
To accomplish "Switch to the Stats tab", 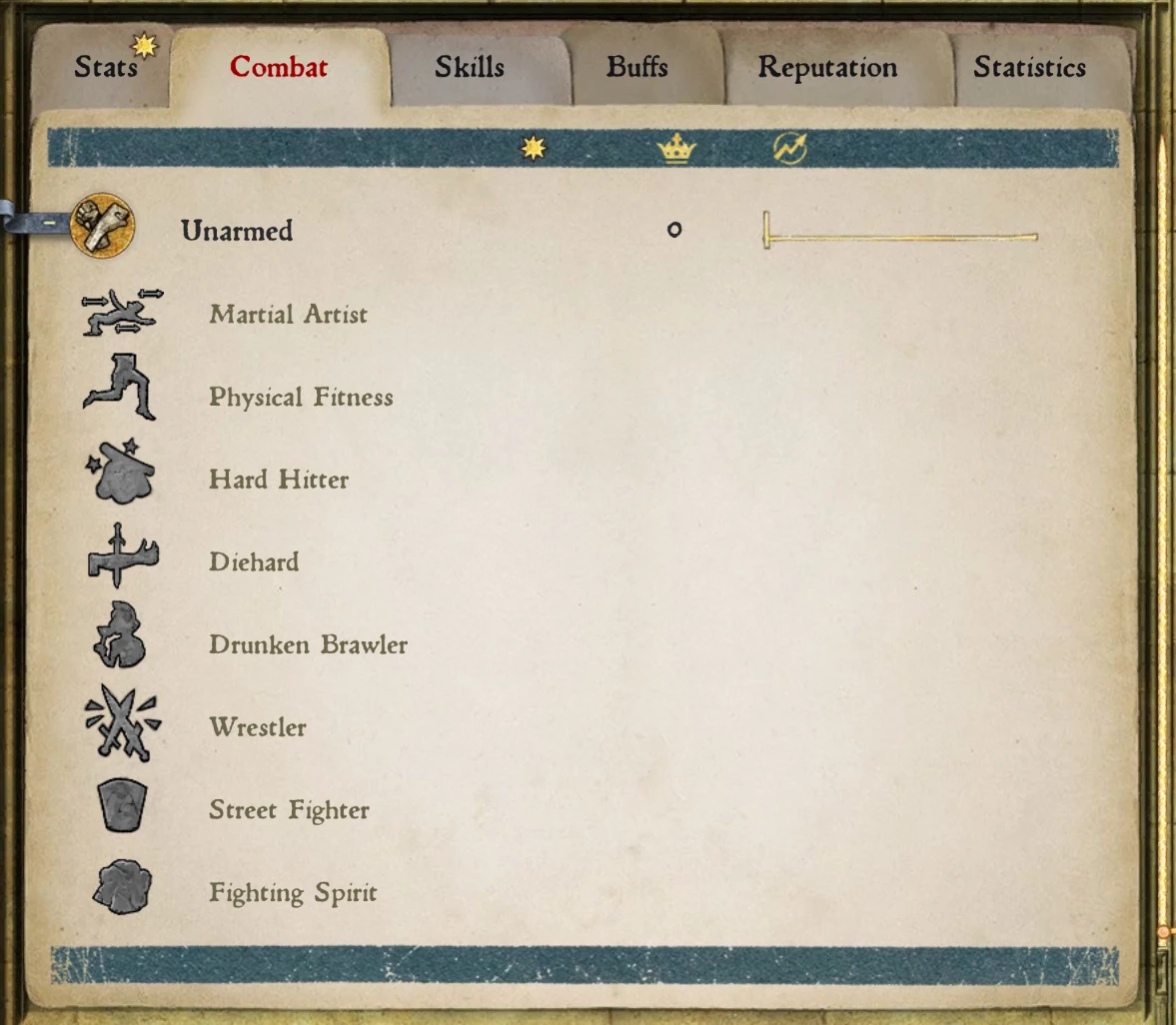I will tap(105, 68).
